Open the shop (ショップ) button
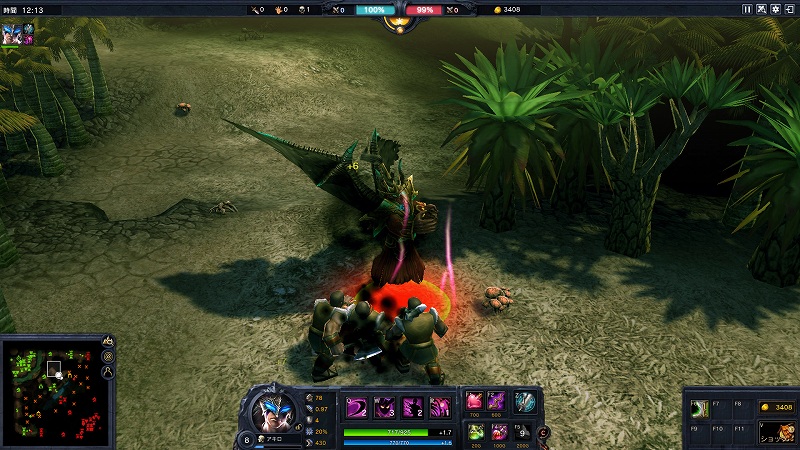Image resolution: width=800 pixels, height=450 pixels. [776, 430]
